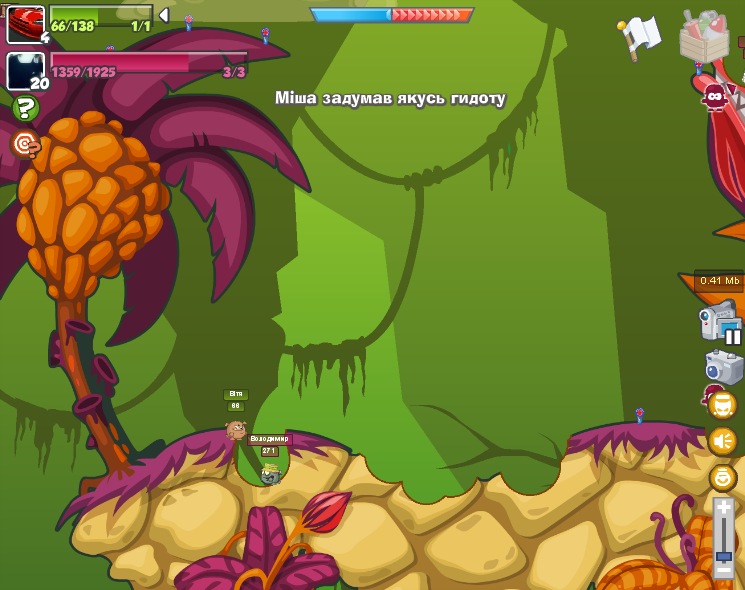Open the weapons crate inventory
Screen dimensions: 745x590
pyautogui.click(x=704, y=38)
